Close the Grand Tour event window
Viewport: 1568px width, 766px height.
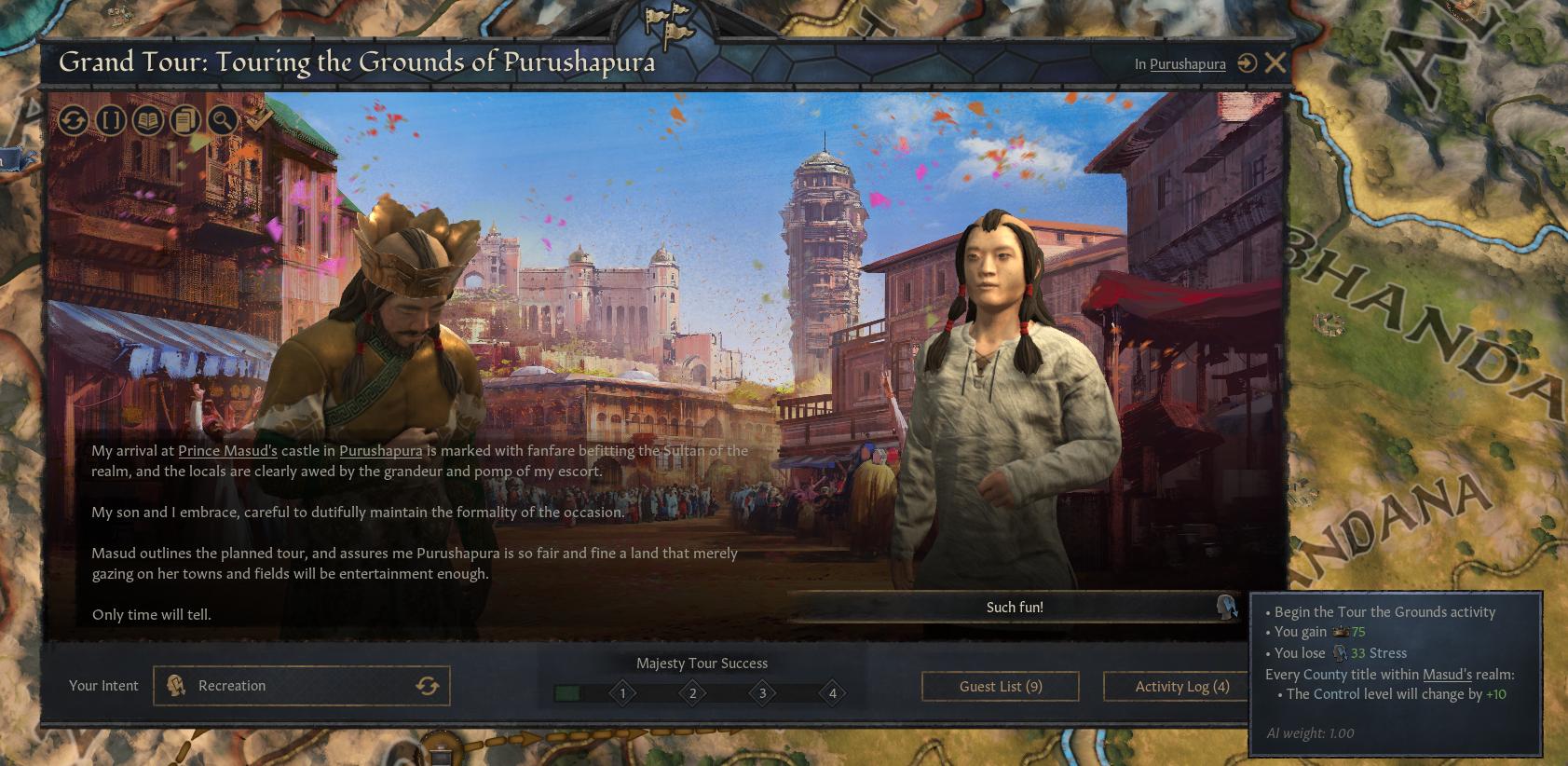pyautogui.click(x=1275, y=62)
